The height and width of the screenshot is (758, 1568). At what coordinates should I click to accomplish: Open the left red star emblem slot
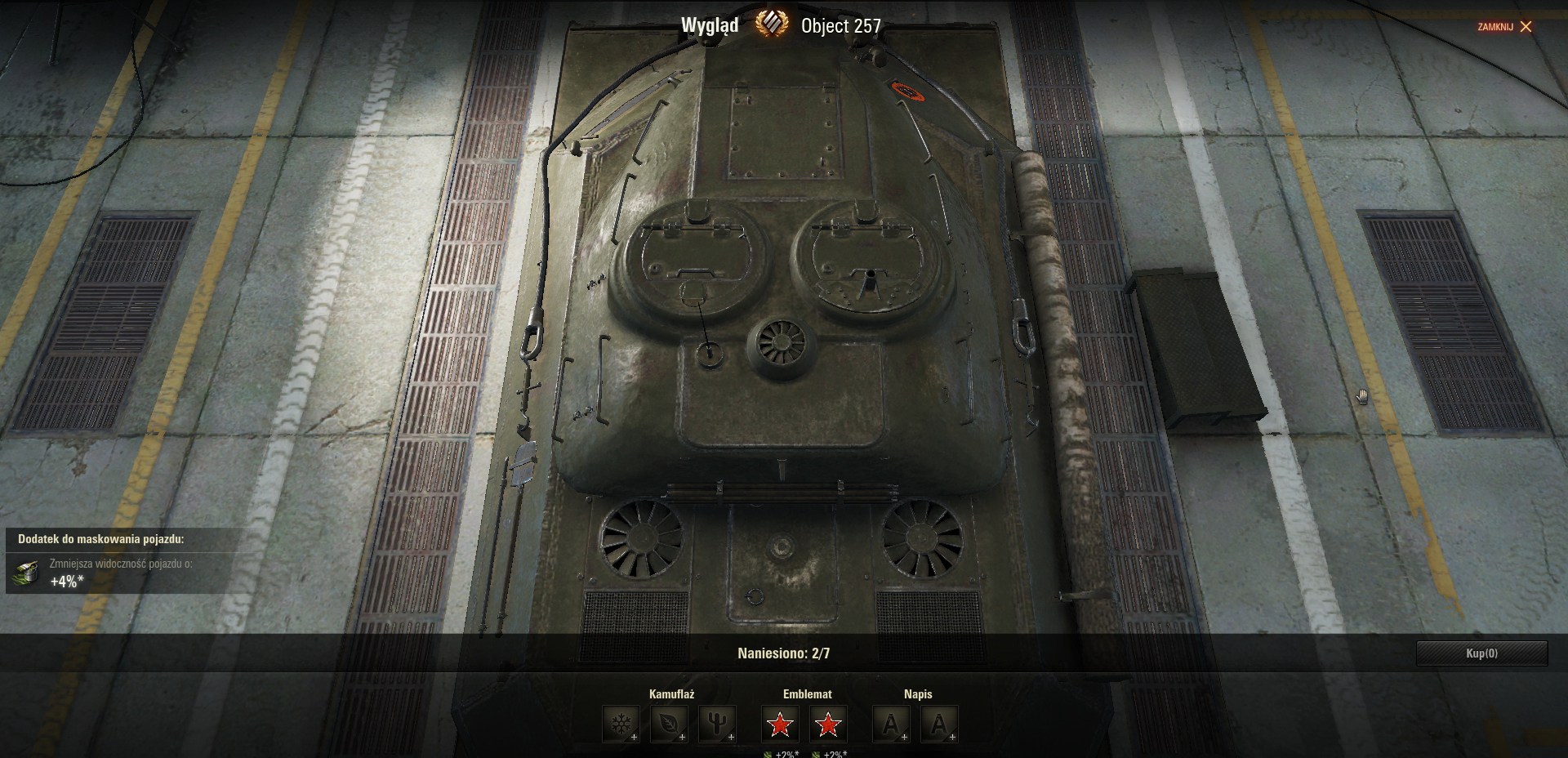pos(780,724)
